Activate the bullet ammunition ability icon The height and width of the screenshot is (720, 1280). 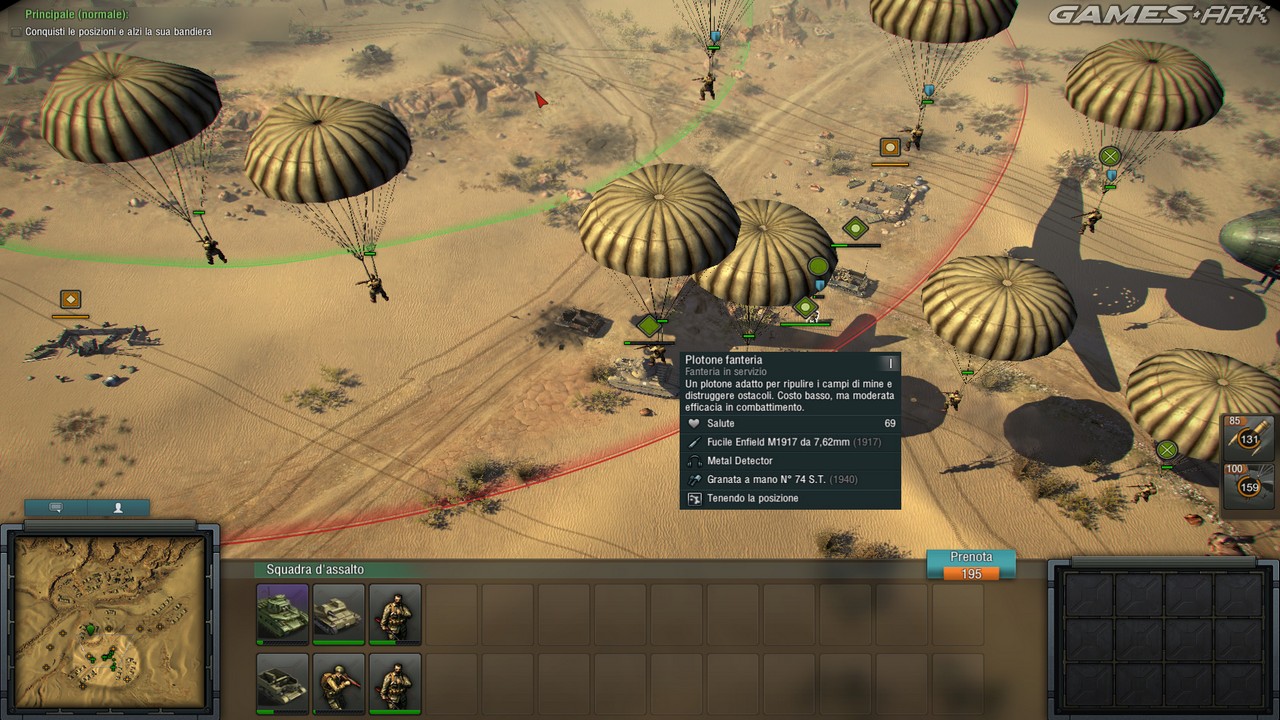point(1249,436)
